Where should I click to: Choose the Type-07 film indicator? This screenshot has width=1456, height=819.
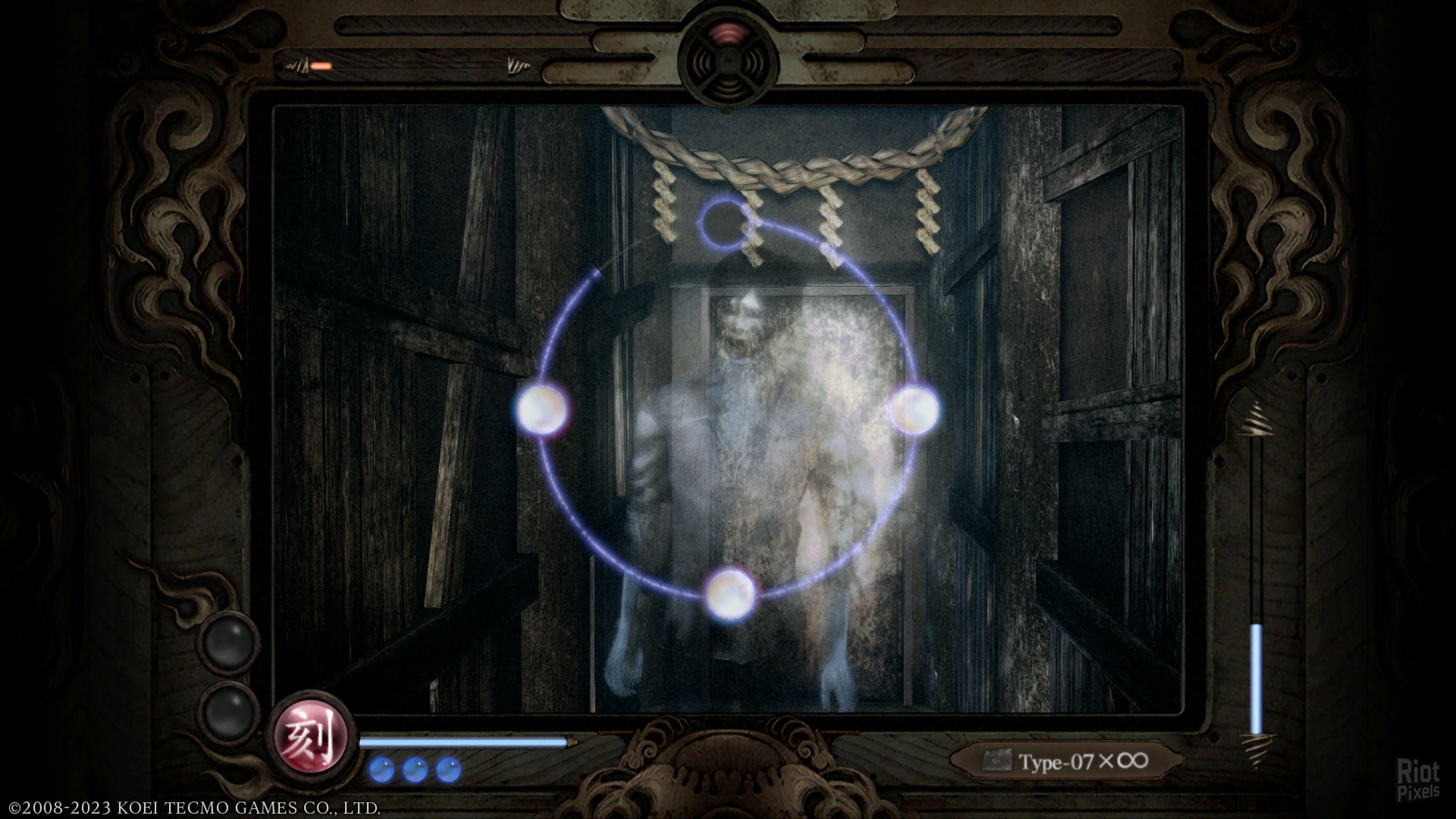click(x=1067, y=761)
